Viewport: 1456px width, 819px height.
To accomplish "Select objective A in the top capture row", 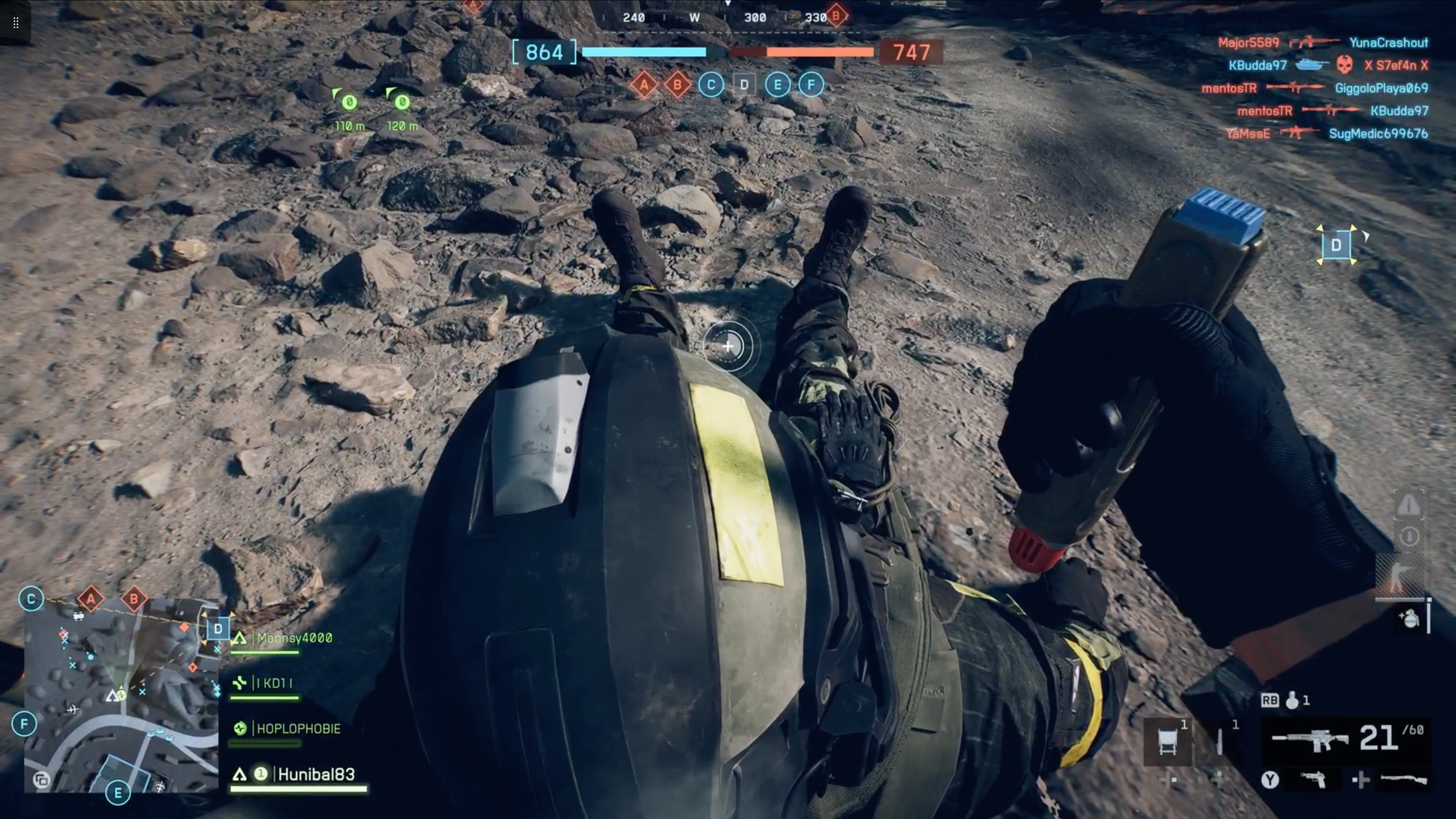I will 644,85.
